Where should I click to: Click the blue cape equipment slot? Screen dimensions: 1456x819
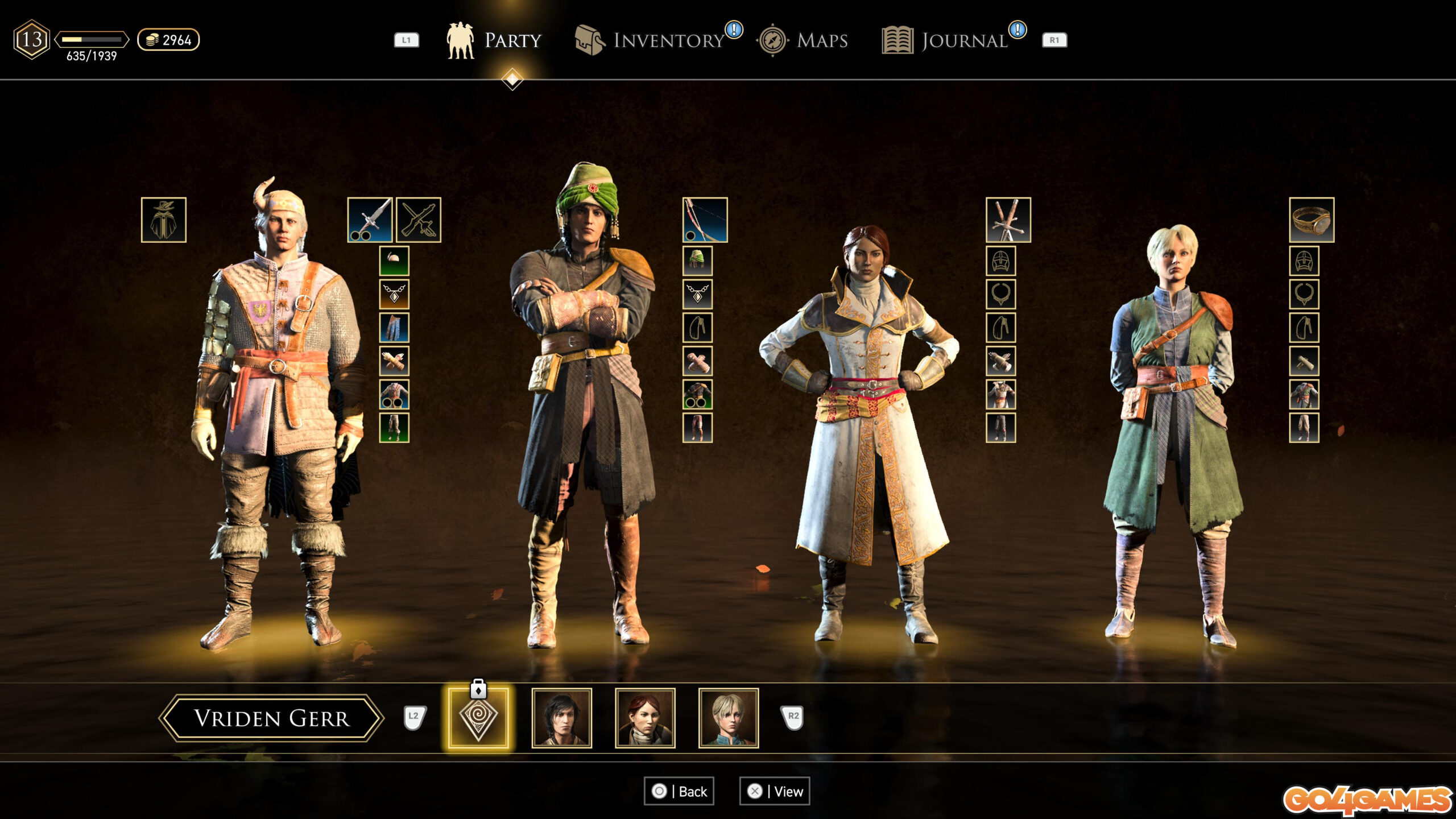pos(394,328)
